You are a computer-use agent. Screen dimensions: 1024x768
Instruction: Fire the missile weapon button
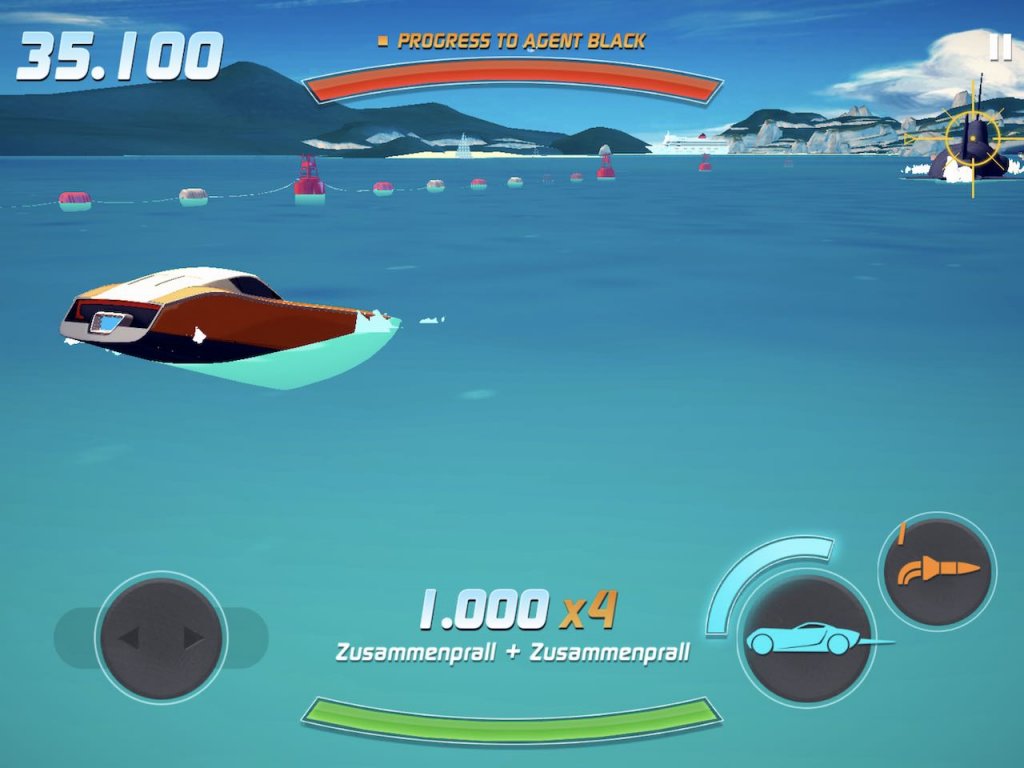pyautogui.click(x=937, y=572)
